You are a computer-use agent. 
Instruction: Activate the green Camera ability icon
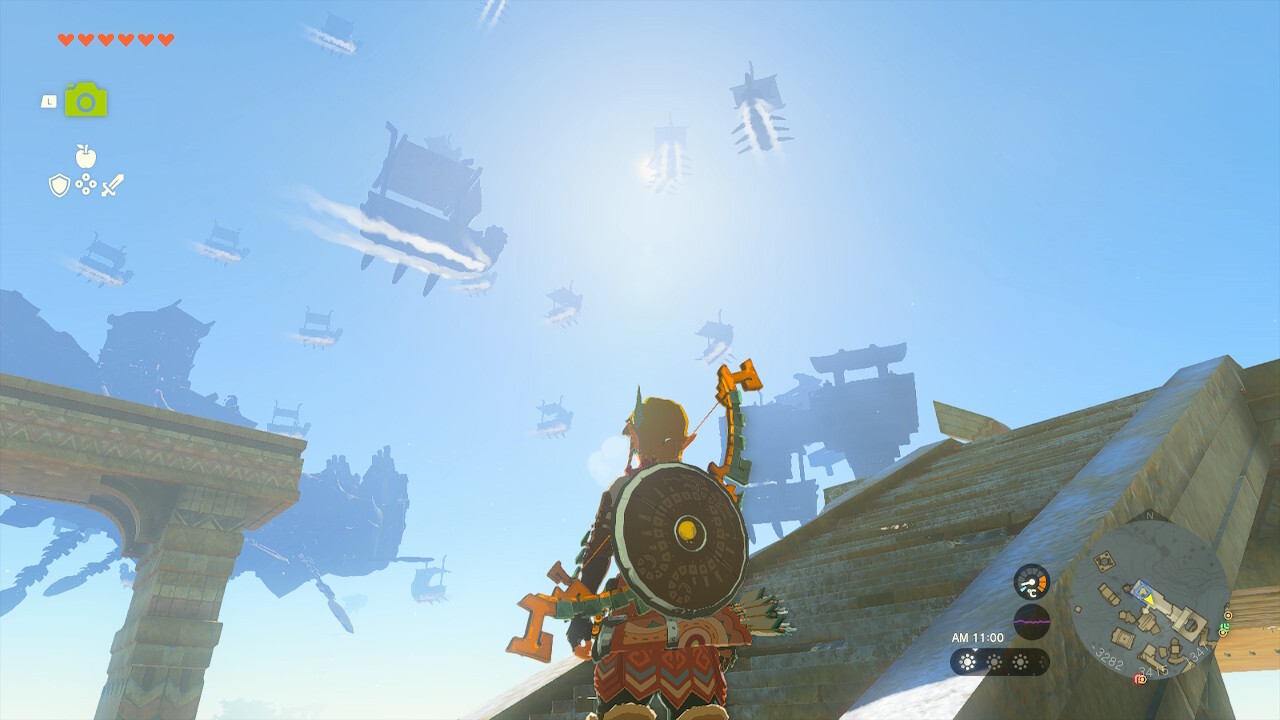click(86, 100)
